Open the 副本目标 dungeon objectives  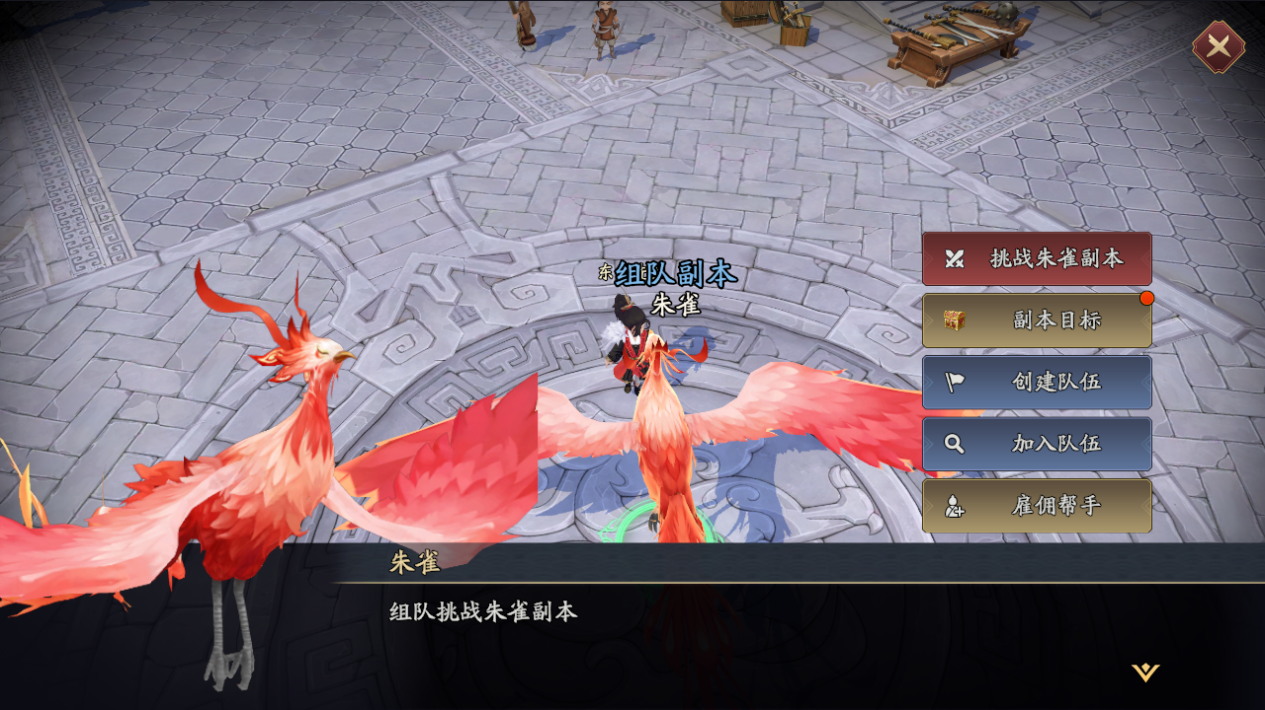pos(1036,320)
